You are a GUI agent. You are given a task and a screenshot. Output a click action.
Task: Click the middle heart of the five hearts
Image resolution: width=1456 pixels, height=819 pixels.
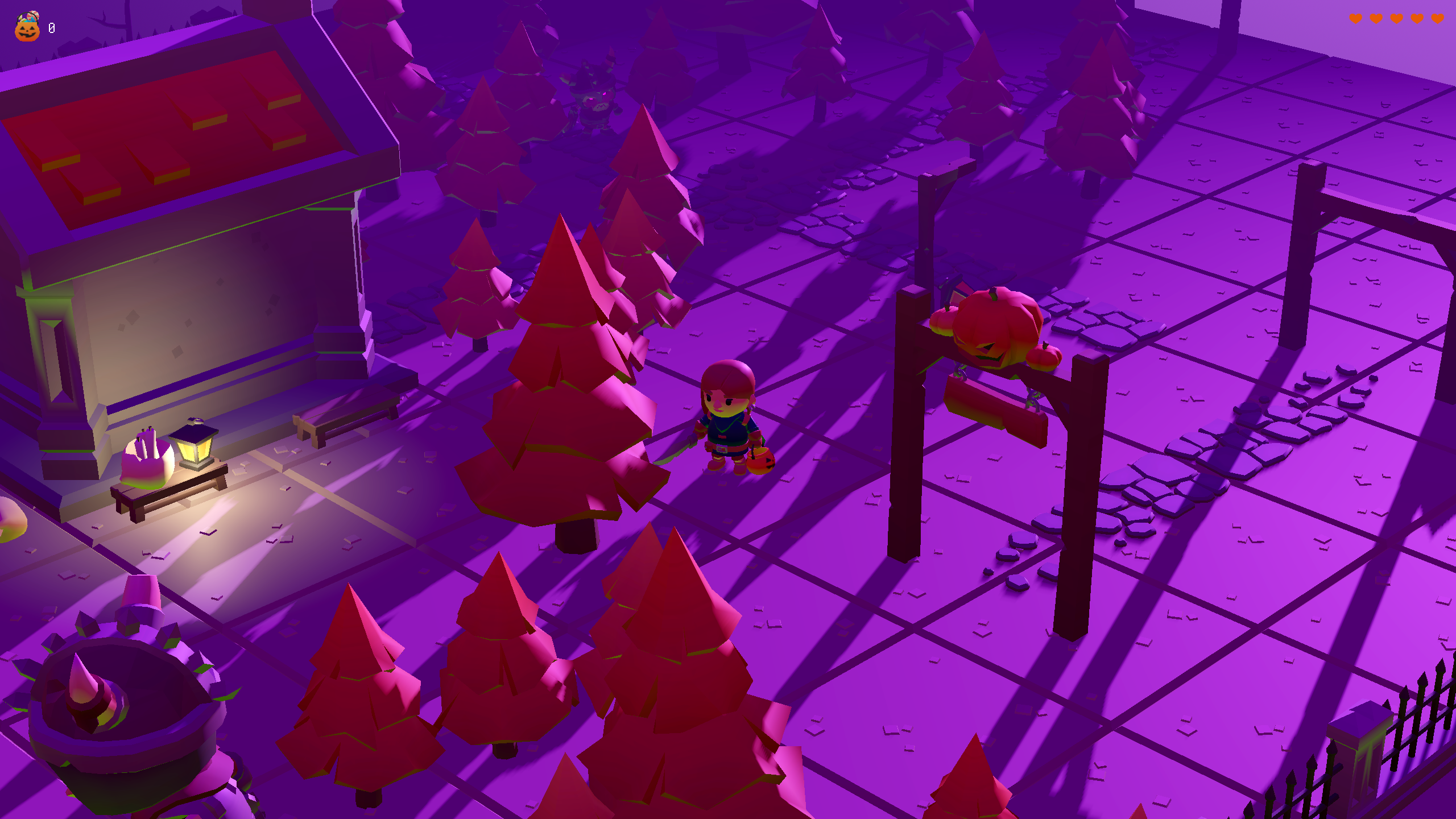(x=1397, y=18)
